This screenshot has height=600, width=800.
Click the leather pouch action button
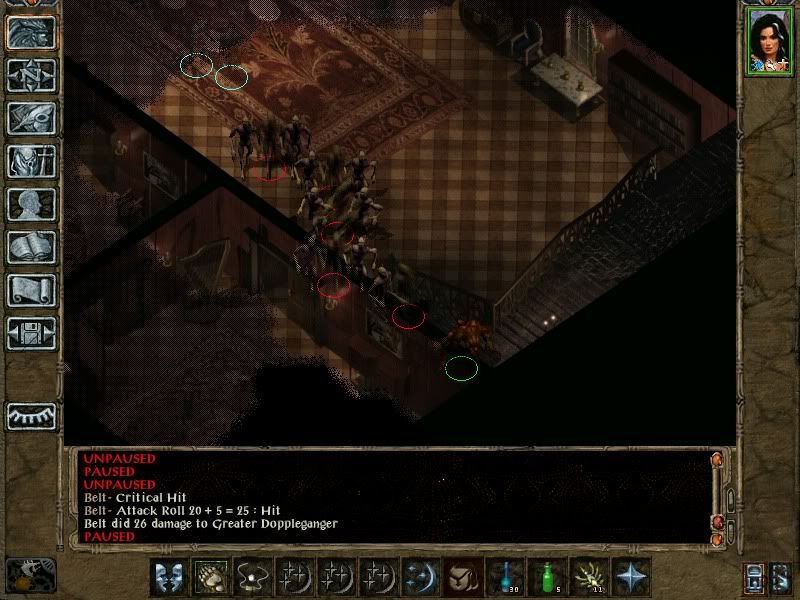pyautogui.click(x=461, y=577)
